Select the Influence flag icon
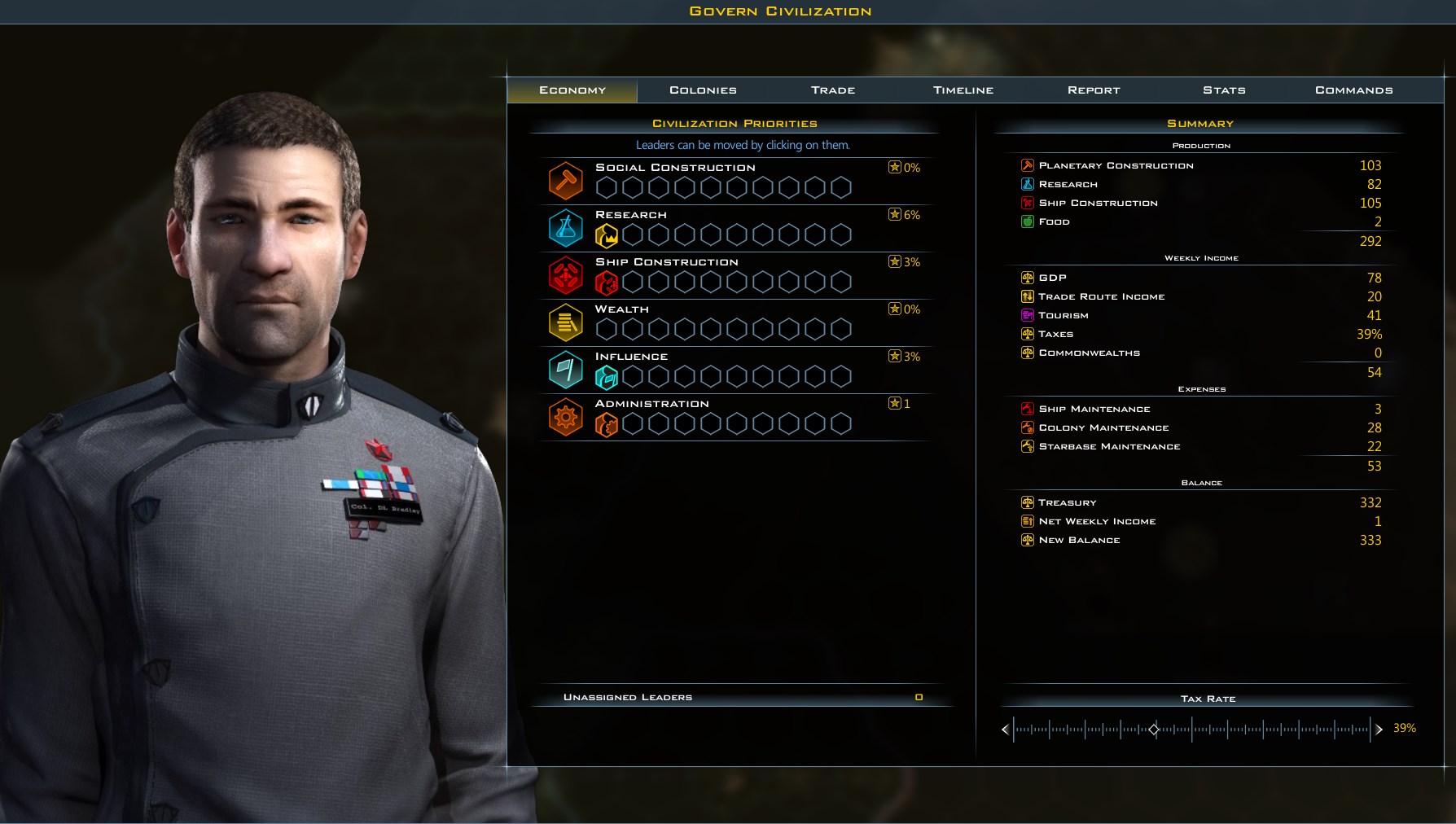The height and width of the screenshot is (824, 1456). tap(566, 370)
